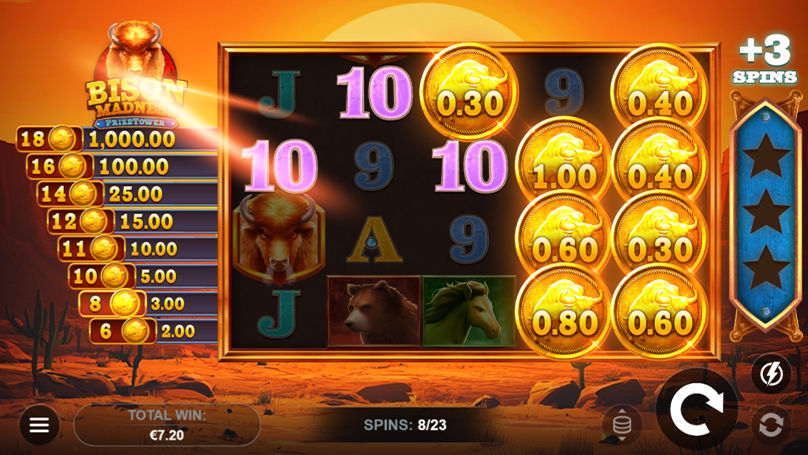This screenshot has height=455, width=808.
Task: Toggle the lightning bolt turbo mode
Action: (x=770, y=374)
